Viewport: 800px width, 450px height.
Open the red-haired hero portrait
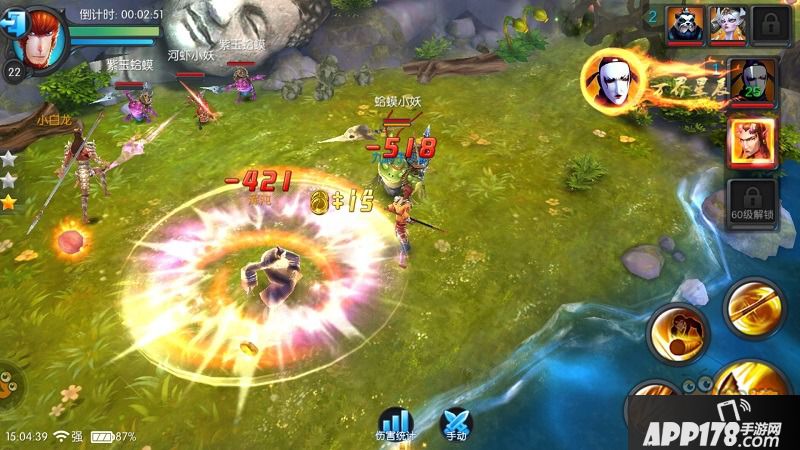[x=41, y=37]
